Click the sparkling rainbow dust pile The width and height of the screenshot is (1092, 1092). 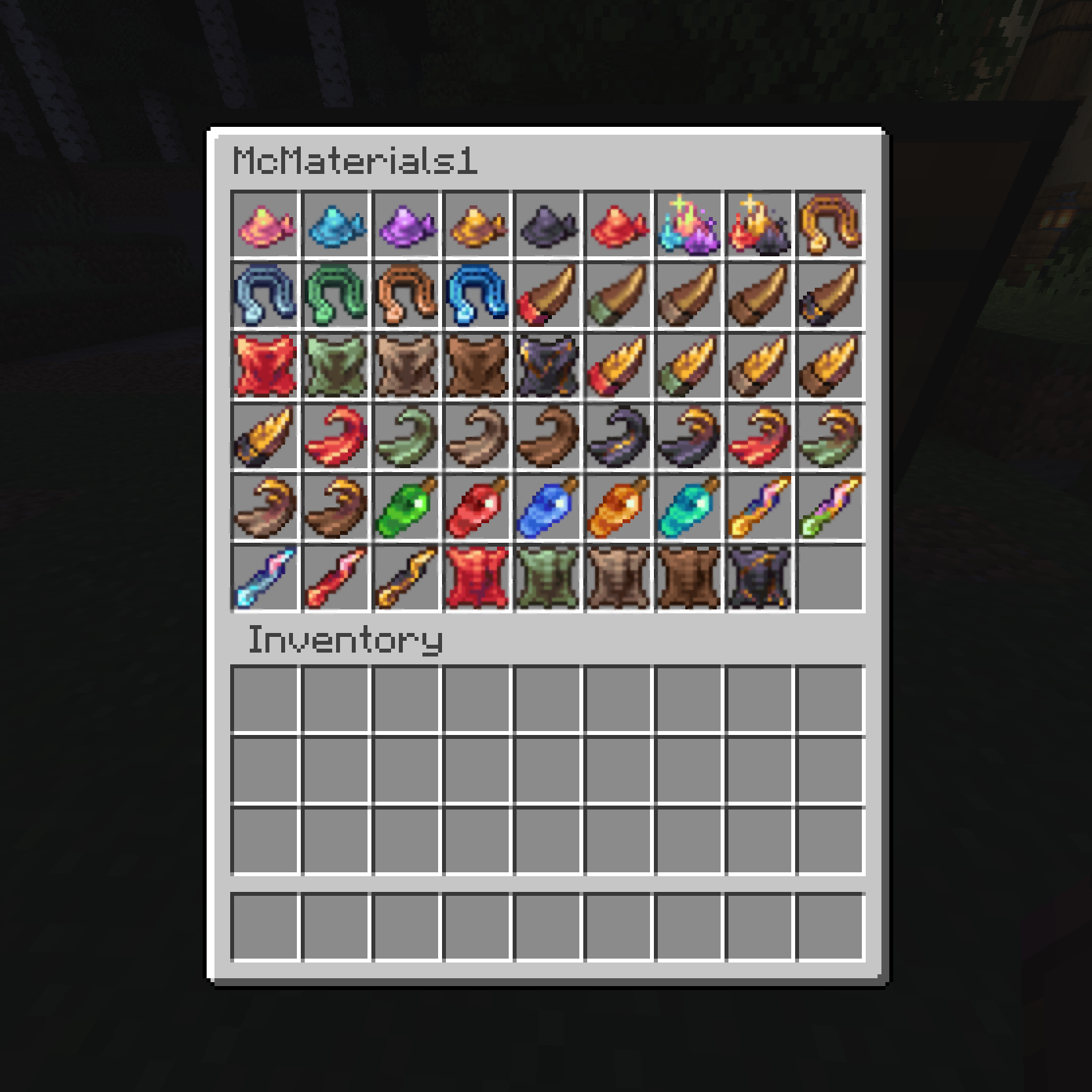687,226
